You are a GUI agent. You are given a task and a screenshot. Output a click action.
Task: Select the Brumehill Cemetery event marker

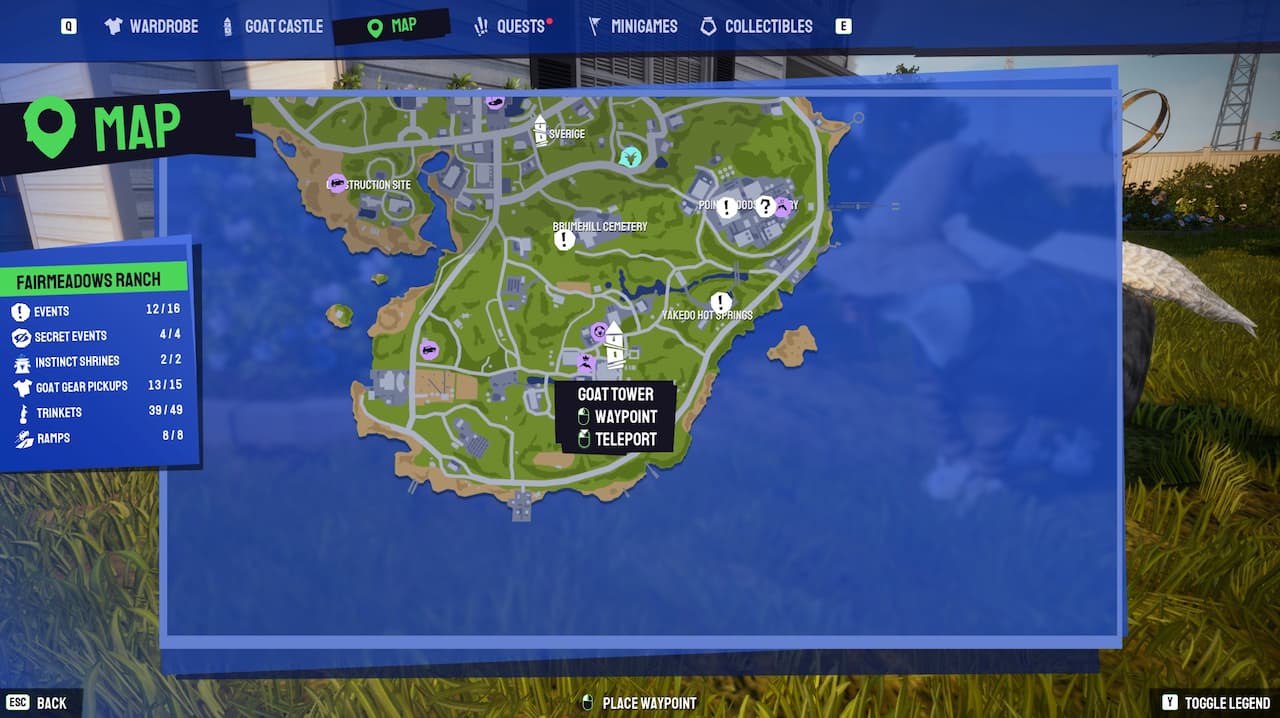(x=564, y=240)
